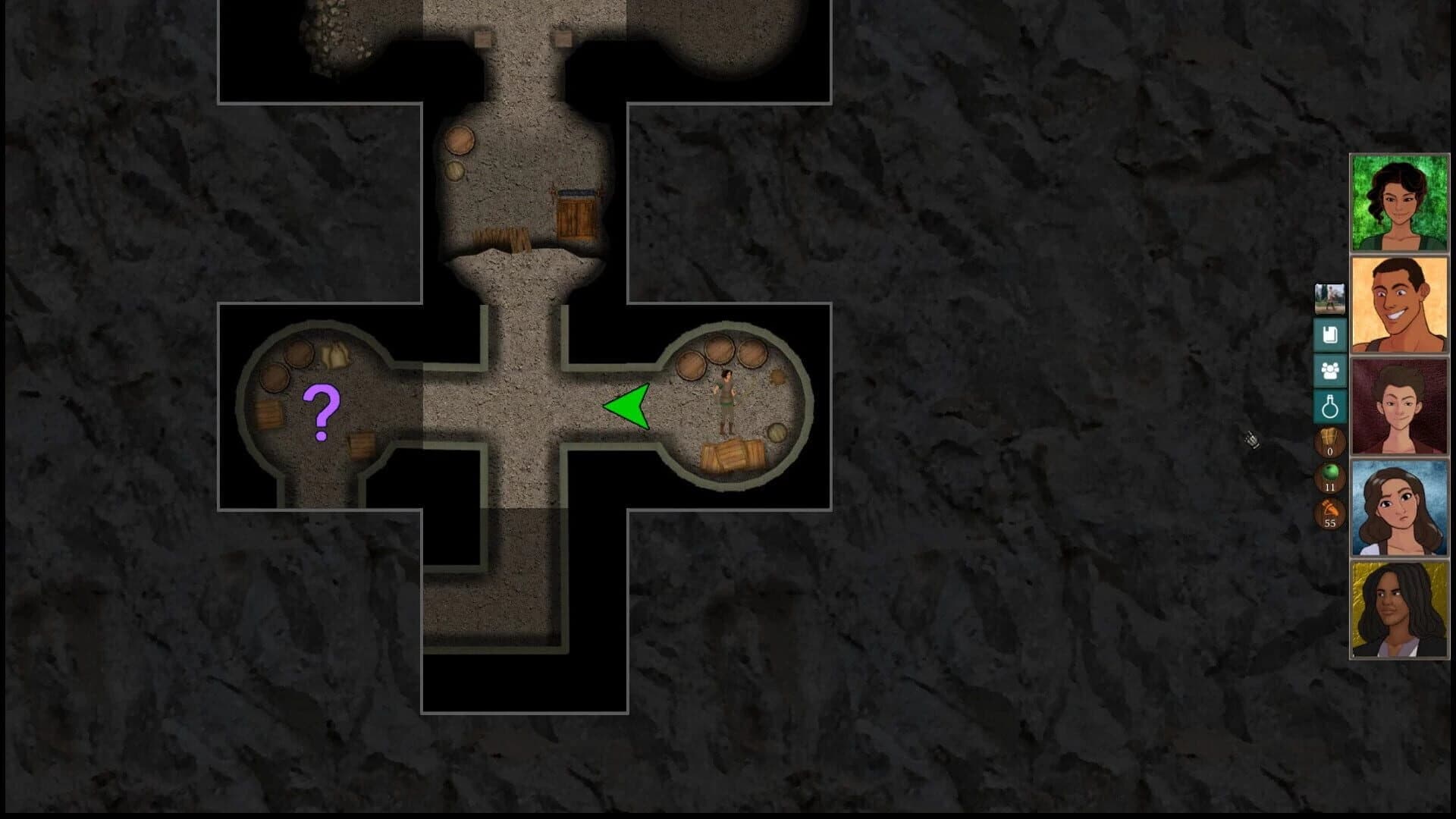Open the journal panel

point(1329,334)
